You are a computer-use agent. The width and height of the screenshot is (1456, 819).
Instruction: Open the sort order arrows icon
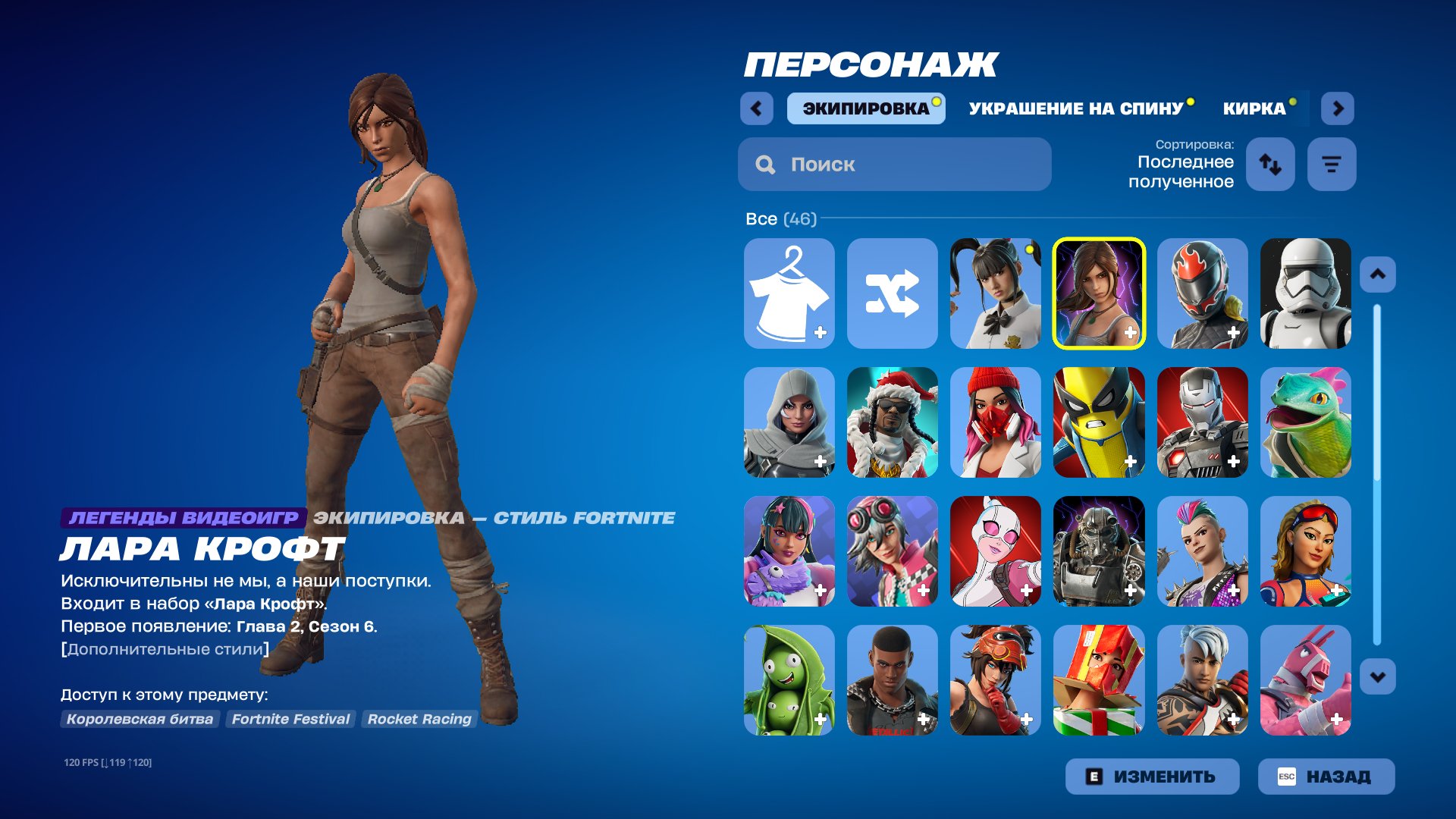pyautogui.click(x=1270, y=164)
